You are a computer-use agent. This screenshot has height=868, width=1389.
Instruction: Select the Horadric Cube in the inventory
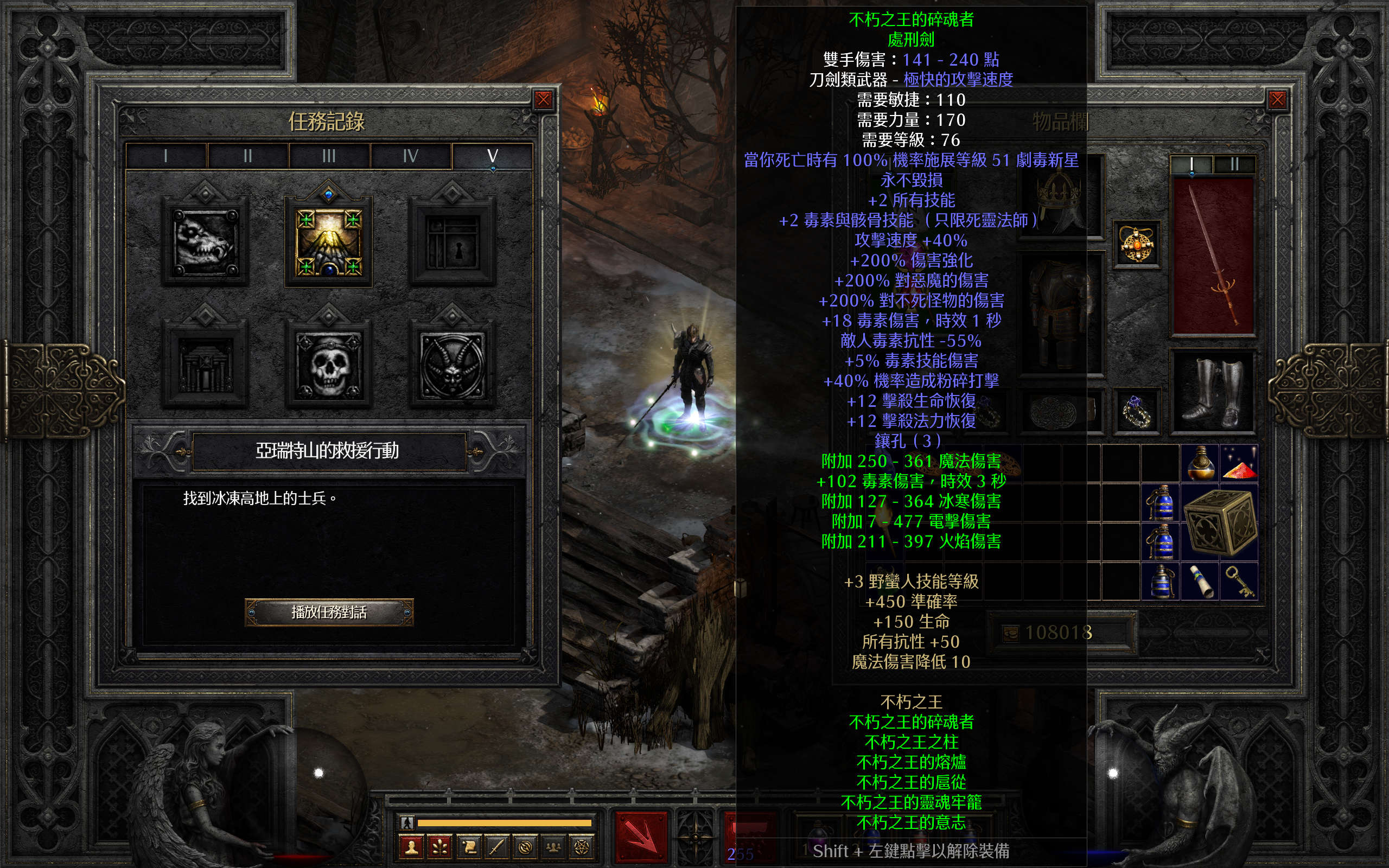point(1219,522)
